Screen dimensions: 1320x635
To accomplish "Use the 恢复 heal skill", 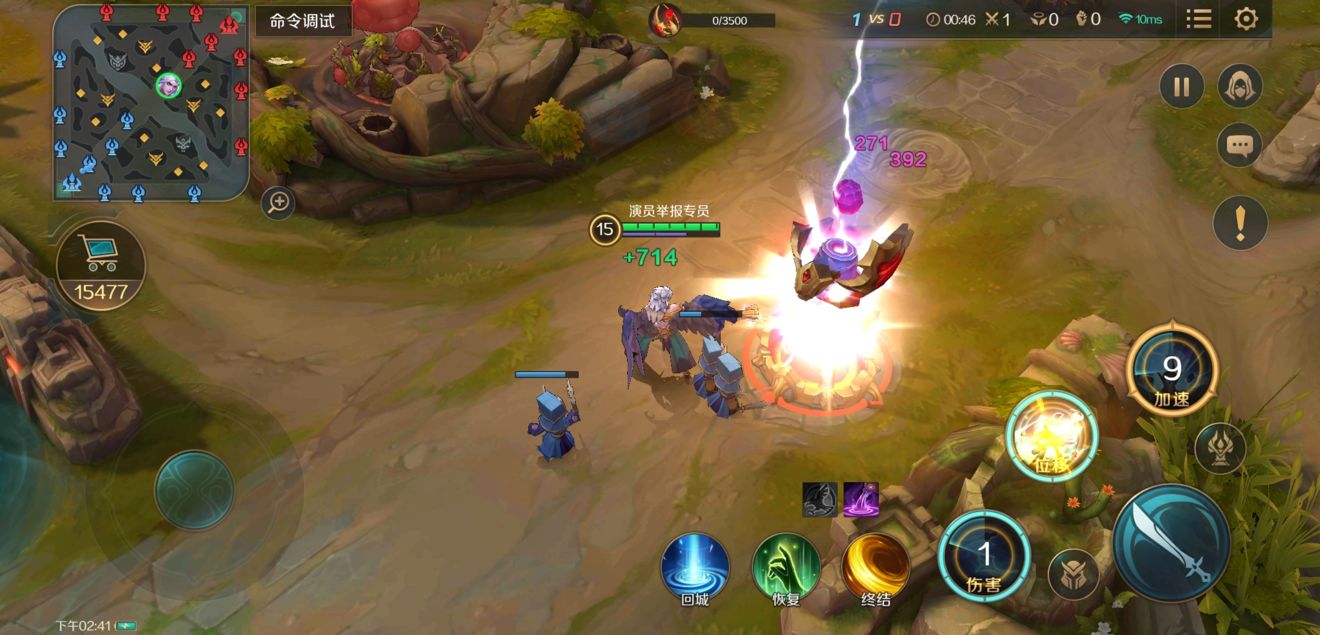I will click(786, 567).
